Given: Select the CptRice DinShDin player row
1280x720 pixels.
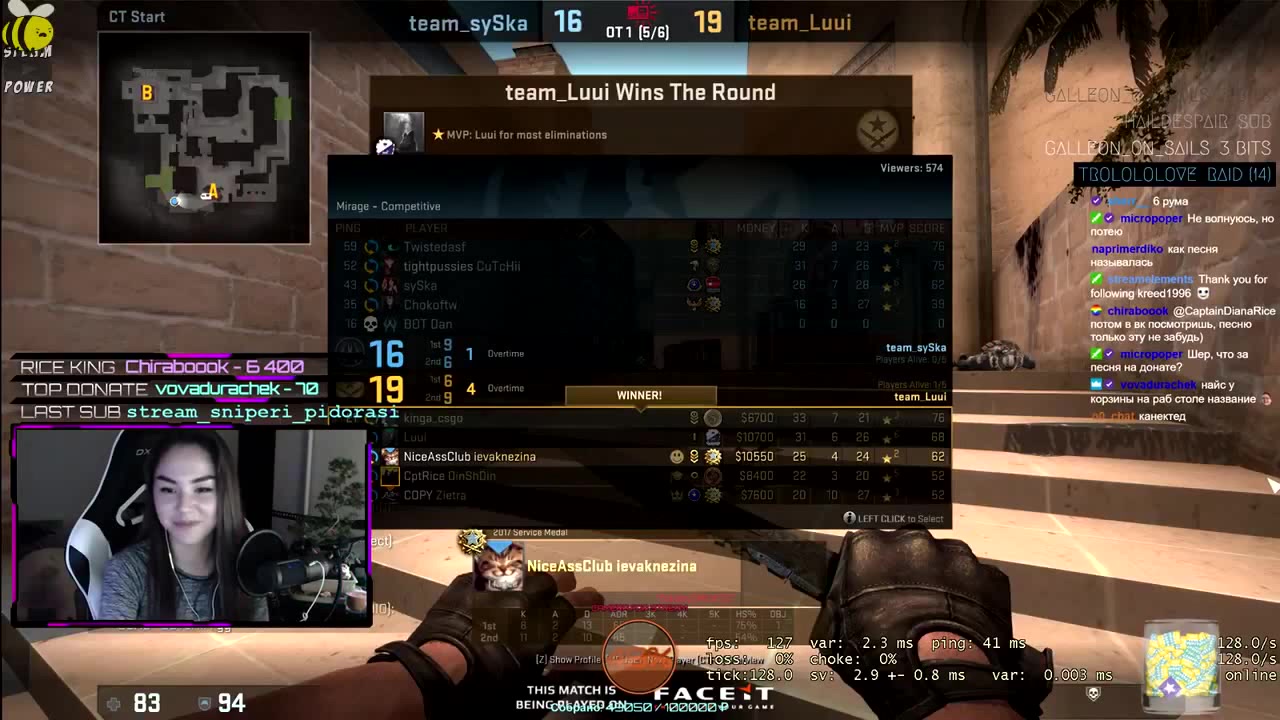Looking at the screenshot, I should coord(640,476).
